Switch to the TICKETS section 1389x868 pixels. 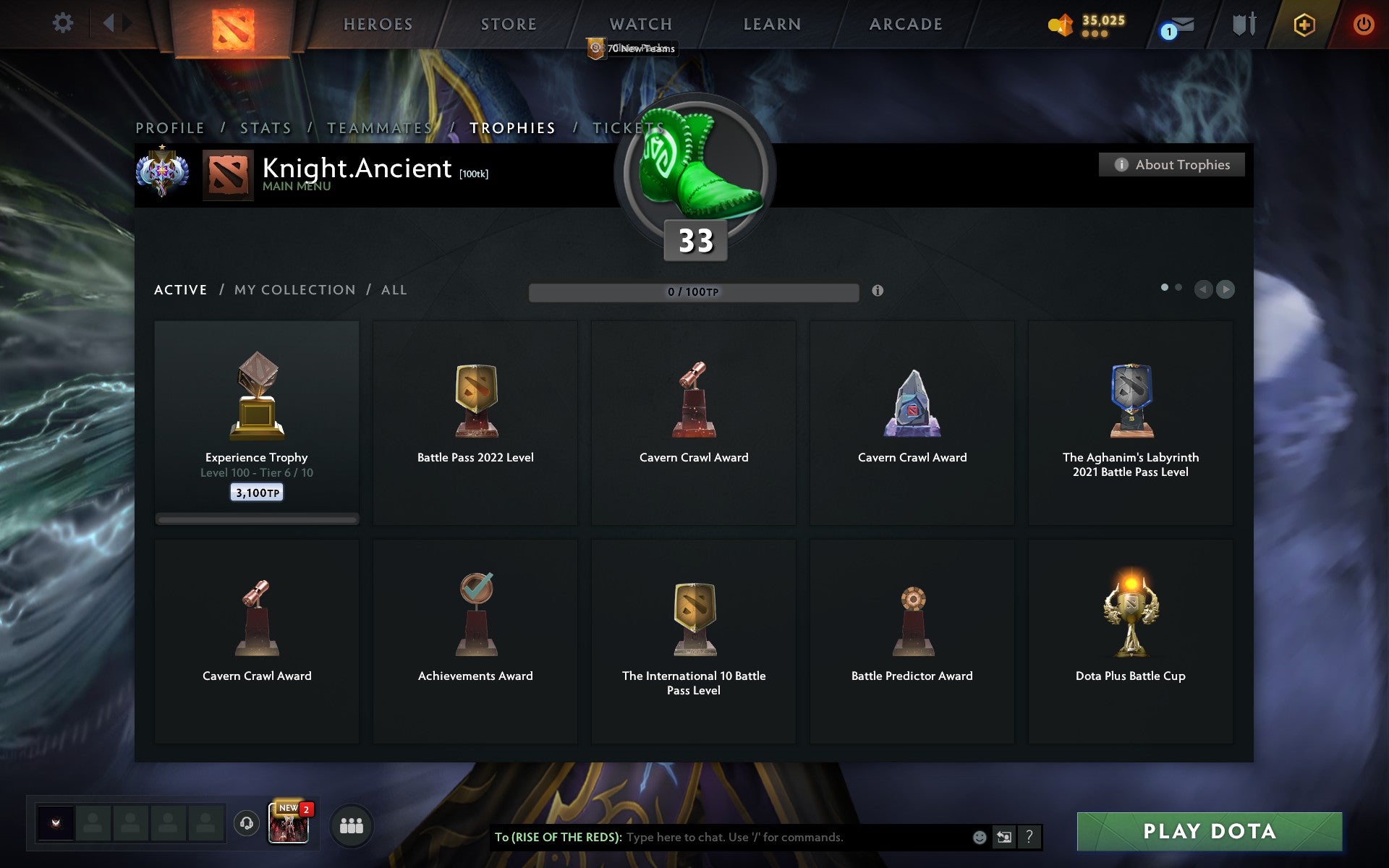626,127
